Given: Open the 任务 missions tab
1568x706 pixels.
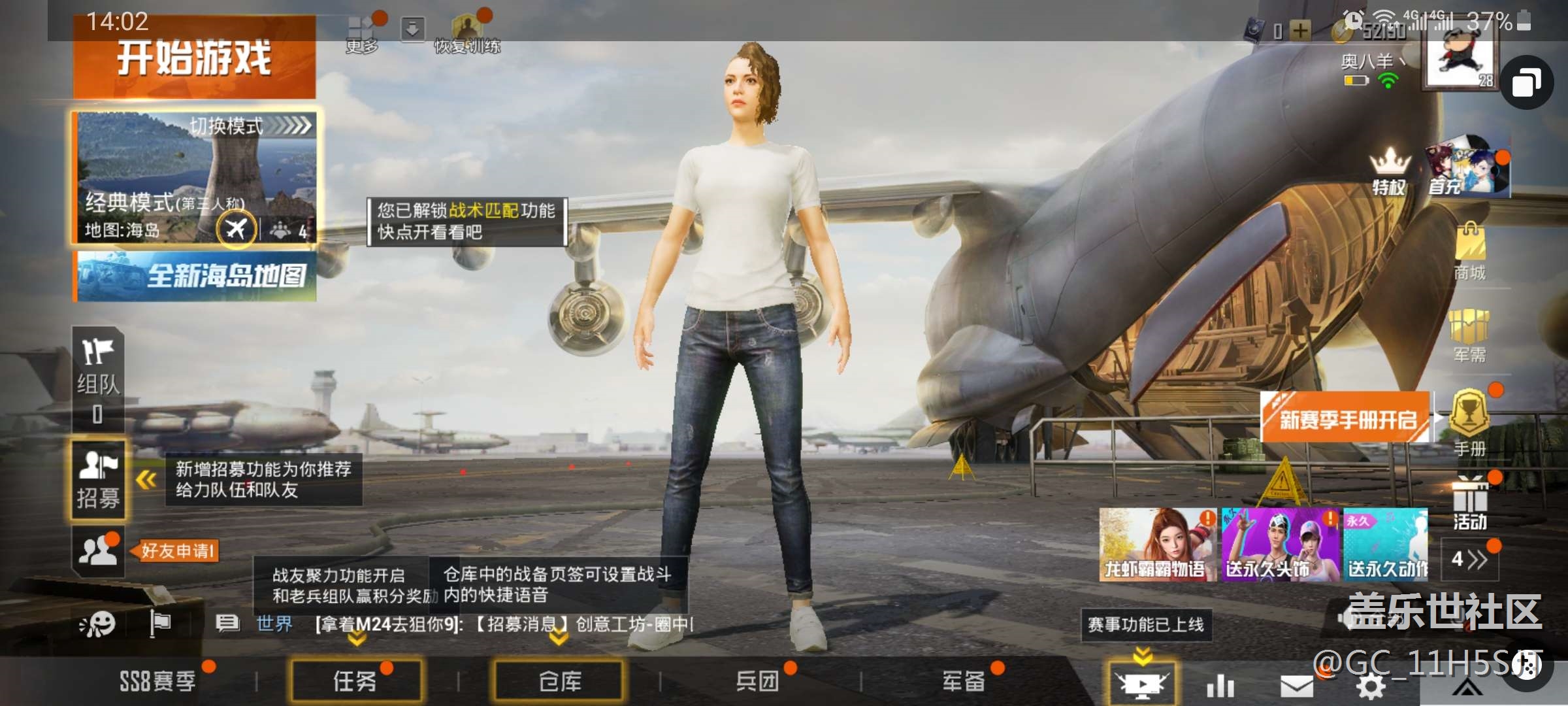Looking at the screenshot, I should pyautogui.click(x=356, y=681).
